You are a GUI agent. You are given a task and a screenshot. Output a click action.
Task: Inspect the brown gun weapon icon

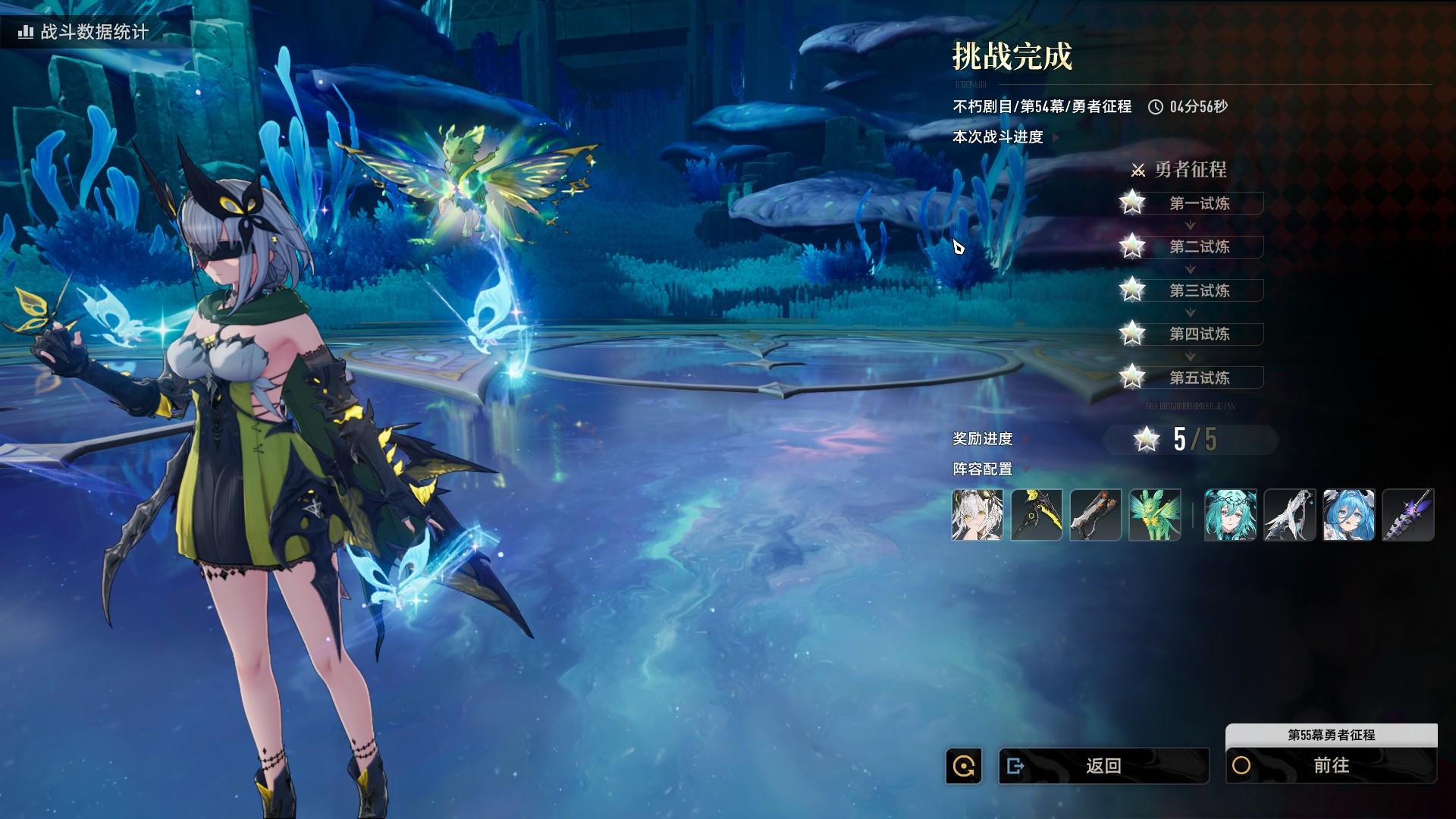click(x=1096, y=515)
